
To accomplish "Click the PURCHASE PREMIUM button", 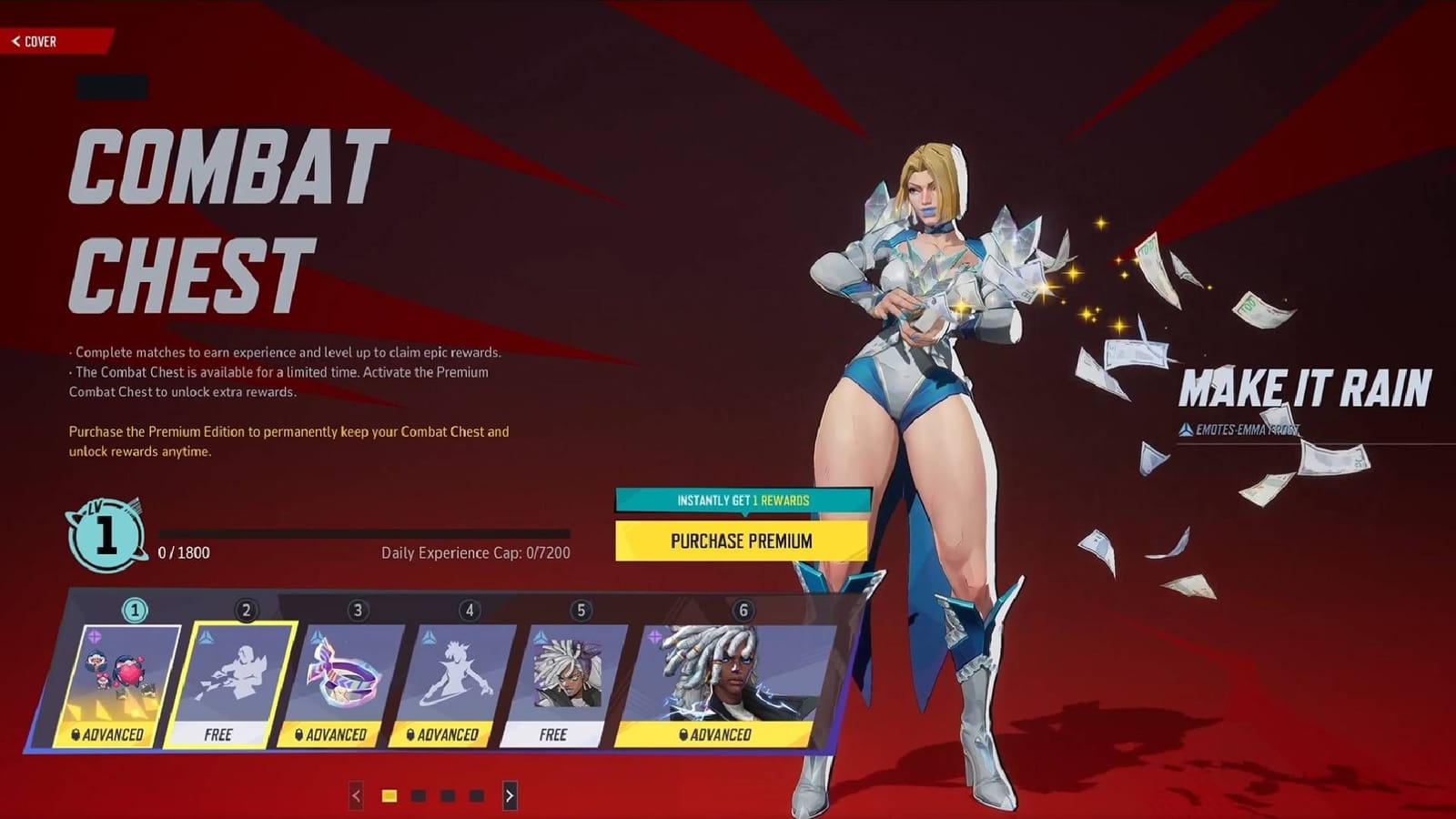I will point(740,541).
